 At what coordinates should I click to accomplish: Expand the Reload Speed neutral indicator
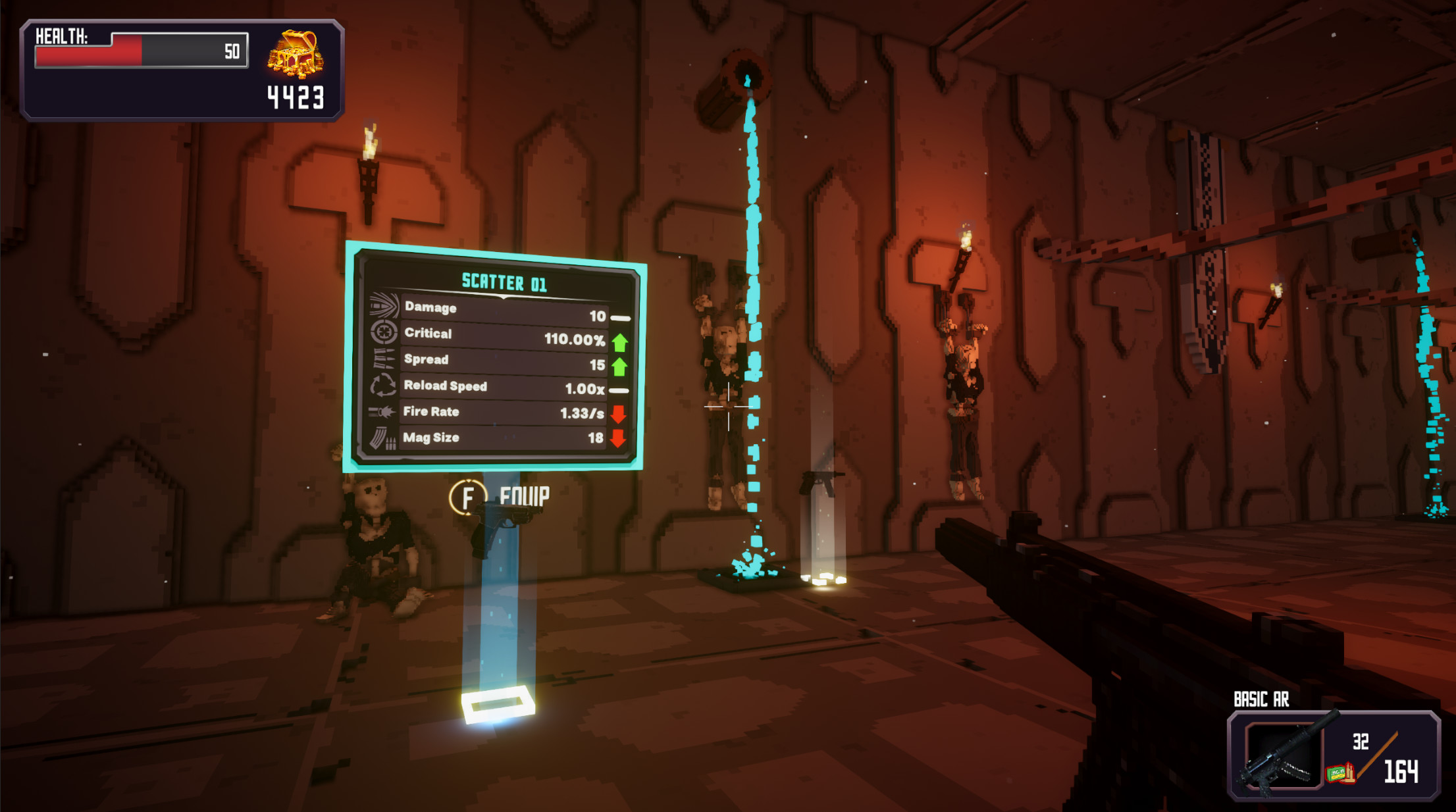point(619,391)
